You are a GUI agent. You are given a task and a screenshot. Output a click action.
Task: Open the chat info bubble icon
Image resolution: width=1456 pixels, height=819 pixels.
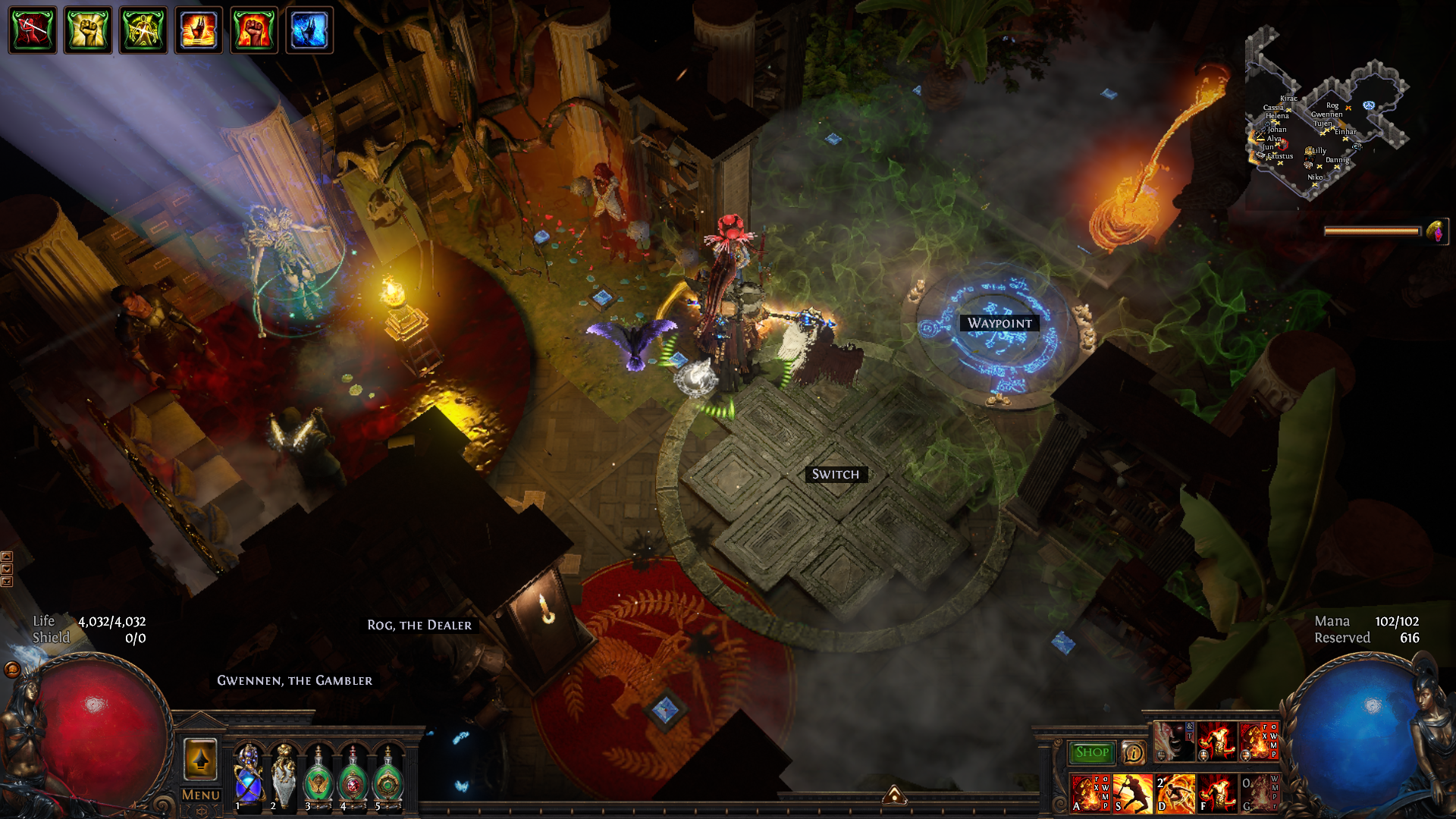pyautogui.click(x=1133, y=752)
